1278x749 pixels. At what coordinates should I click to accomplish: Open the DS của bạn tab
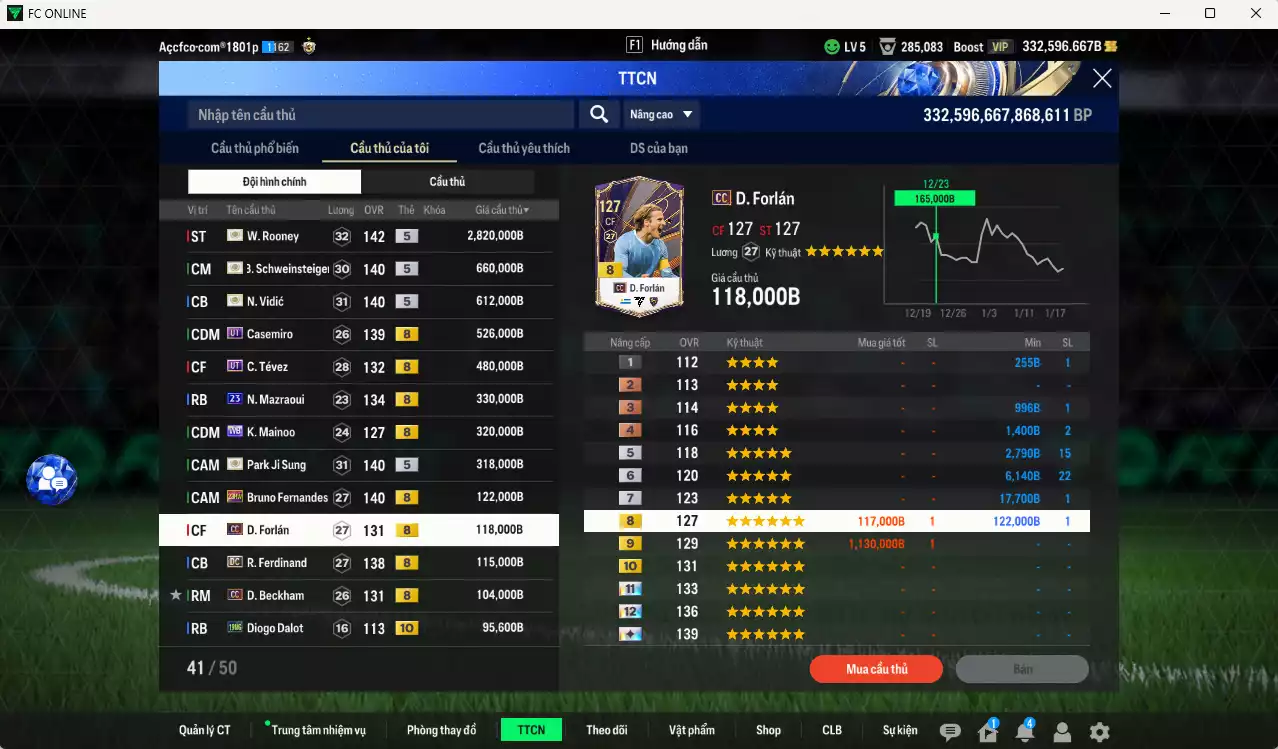coord(658,149)
